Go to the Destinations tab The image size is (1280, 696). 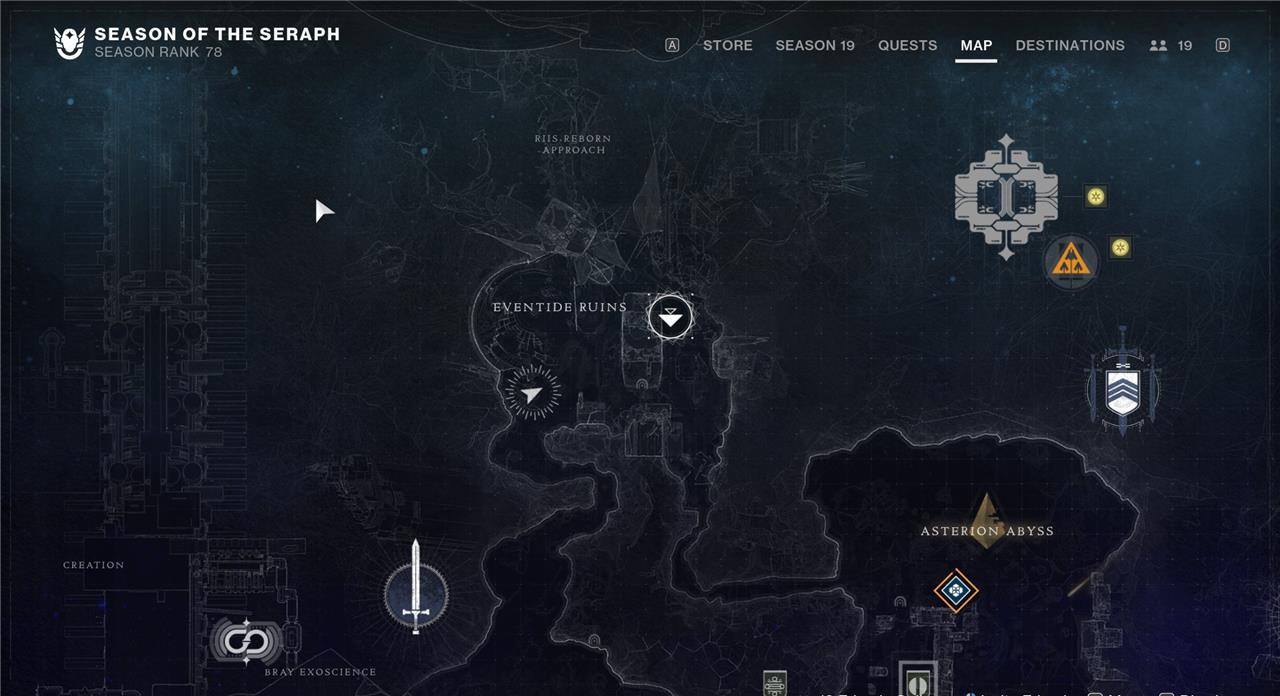pyautogui.click(x=1069, y=45)
